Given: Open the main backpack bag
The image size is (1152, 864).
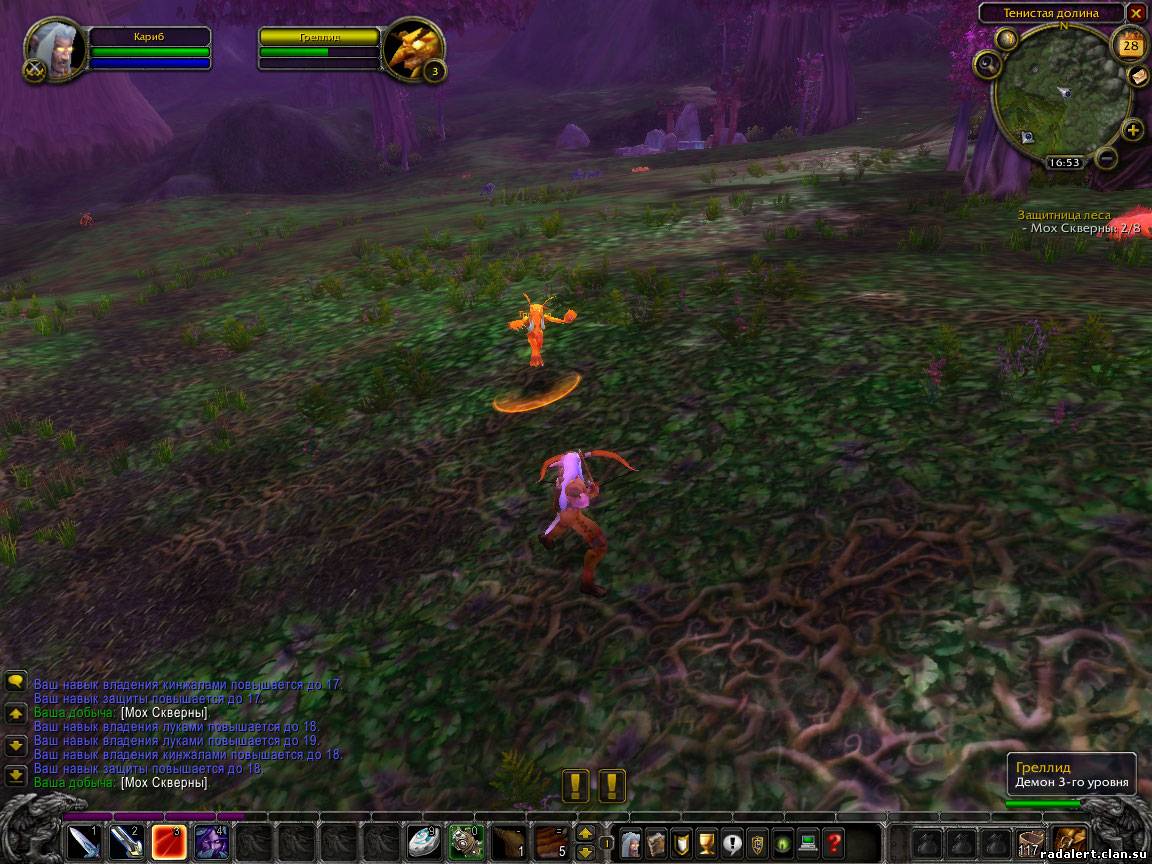Looking at the screenshot, I should [1069, 842].
